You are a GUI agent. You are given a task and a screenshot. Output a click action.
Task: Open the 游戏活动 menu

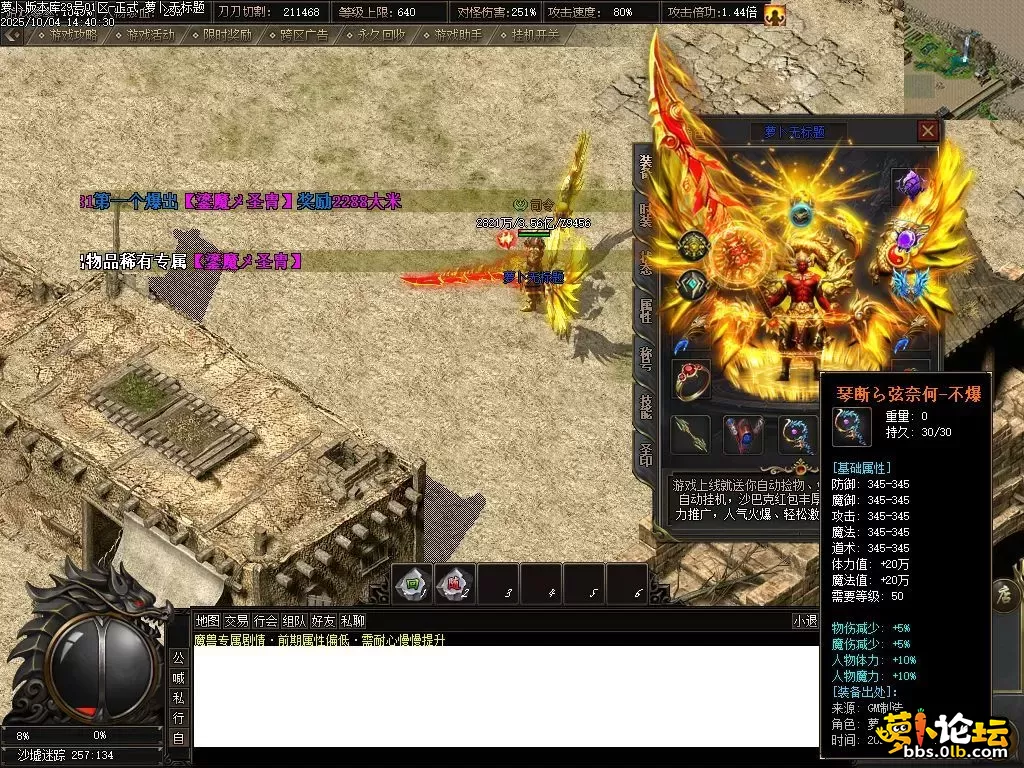pos(150,34)
